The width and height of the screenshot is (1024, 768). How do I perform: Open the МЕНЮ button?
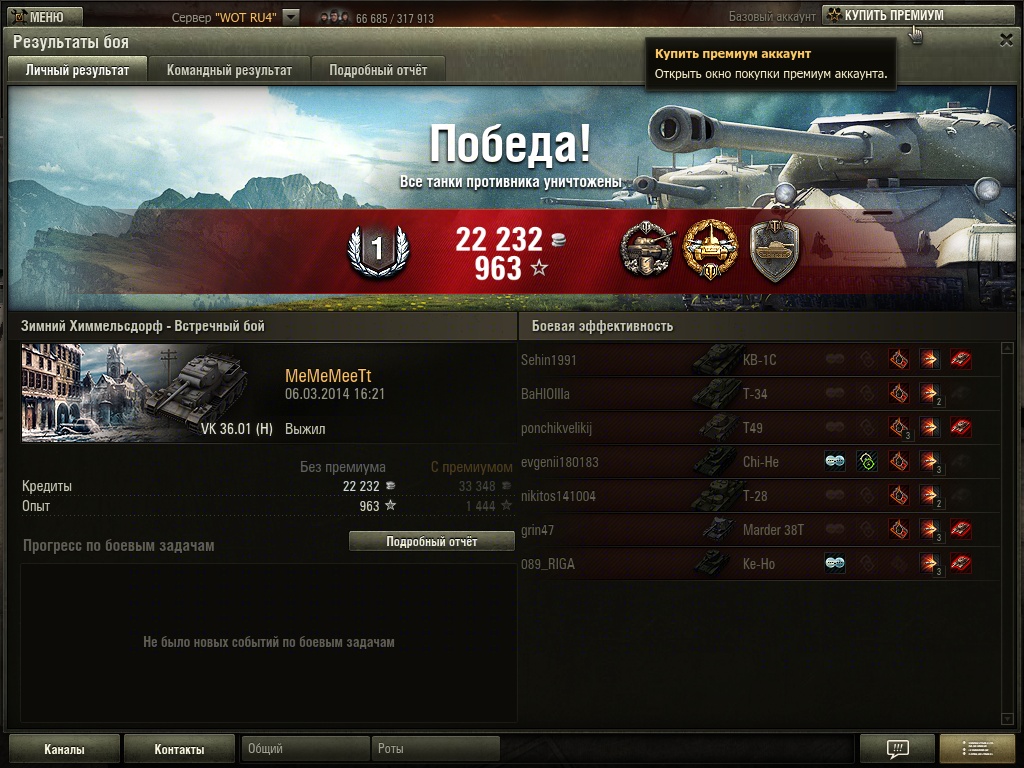(x=38, y=17)
